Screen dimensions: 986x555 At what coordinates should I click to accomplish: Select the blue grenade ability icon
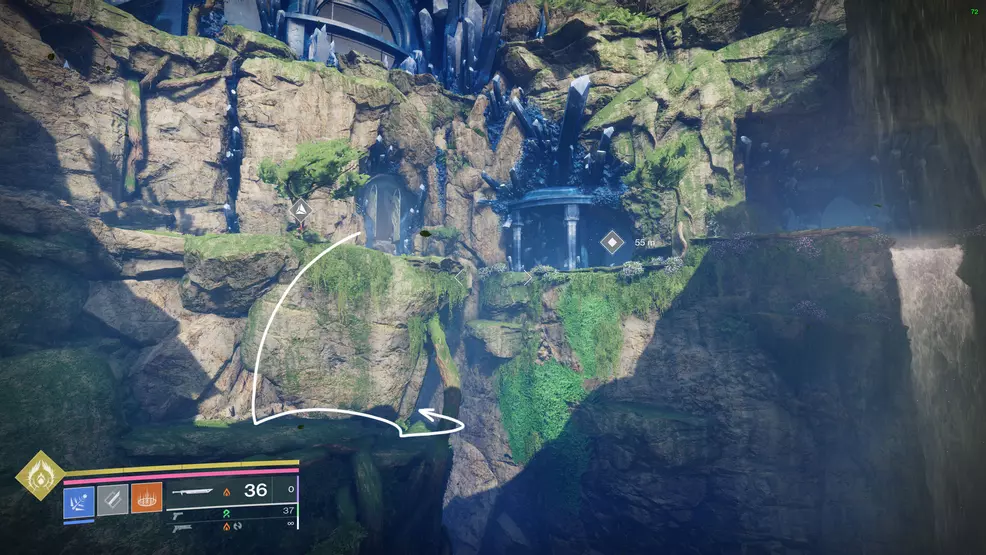pyautogui.click(x=79, y=499)
